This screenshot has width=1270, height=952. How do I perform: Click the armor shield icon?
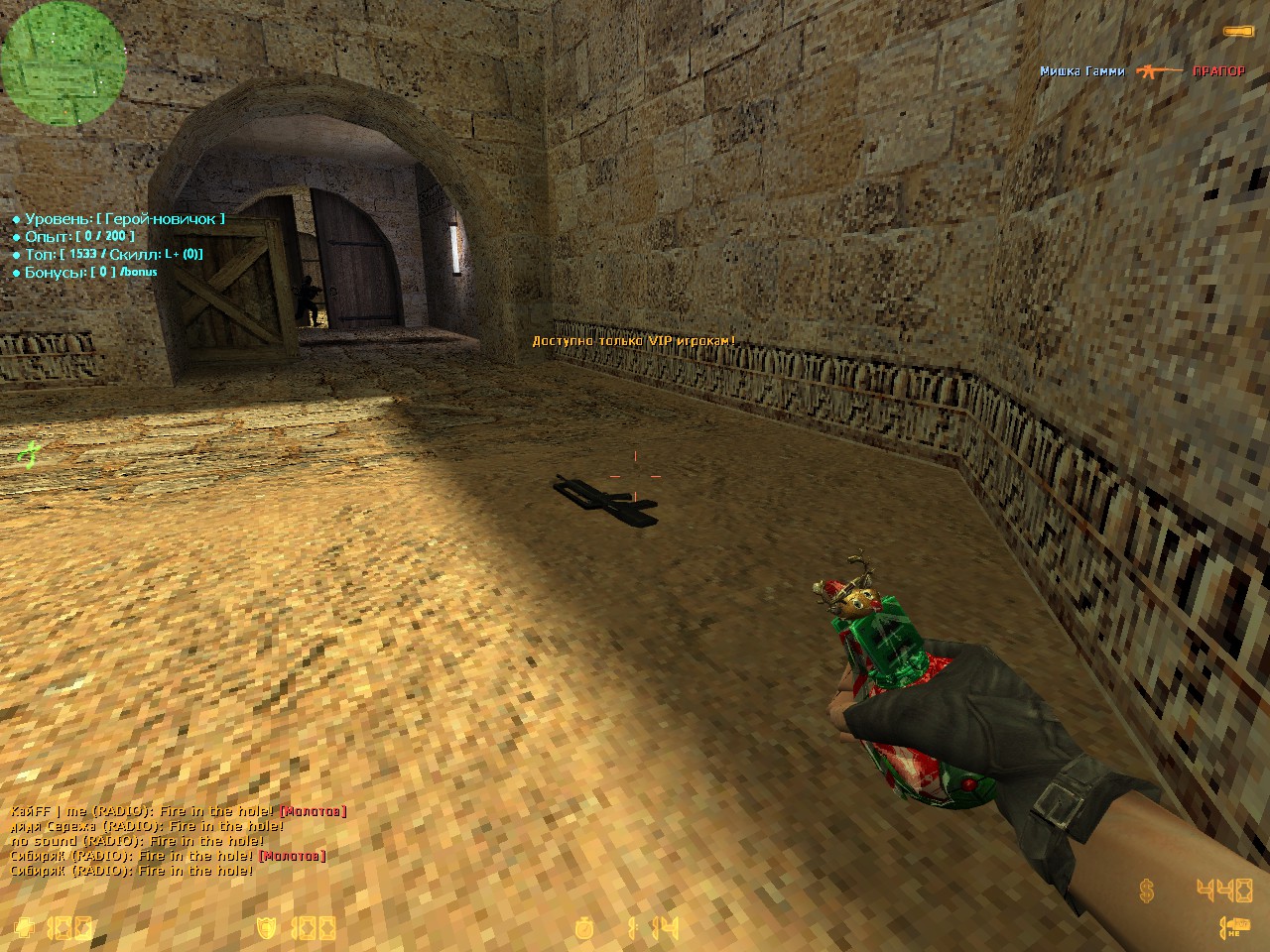pos(266,928)
